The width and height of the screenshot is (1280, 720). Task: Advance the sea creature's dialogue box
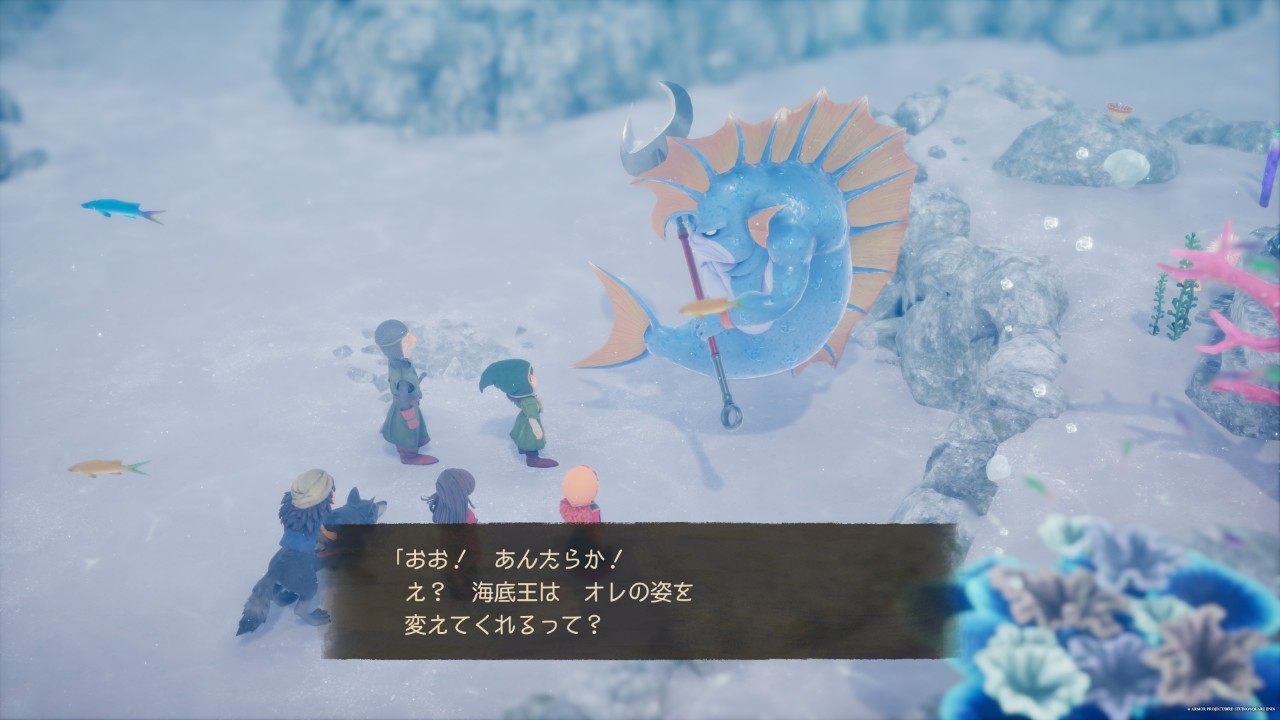pos(640,590)
